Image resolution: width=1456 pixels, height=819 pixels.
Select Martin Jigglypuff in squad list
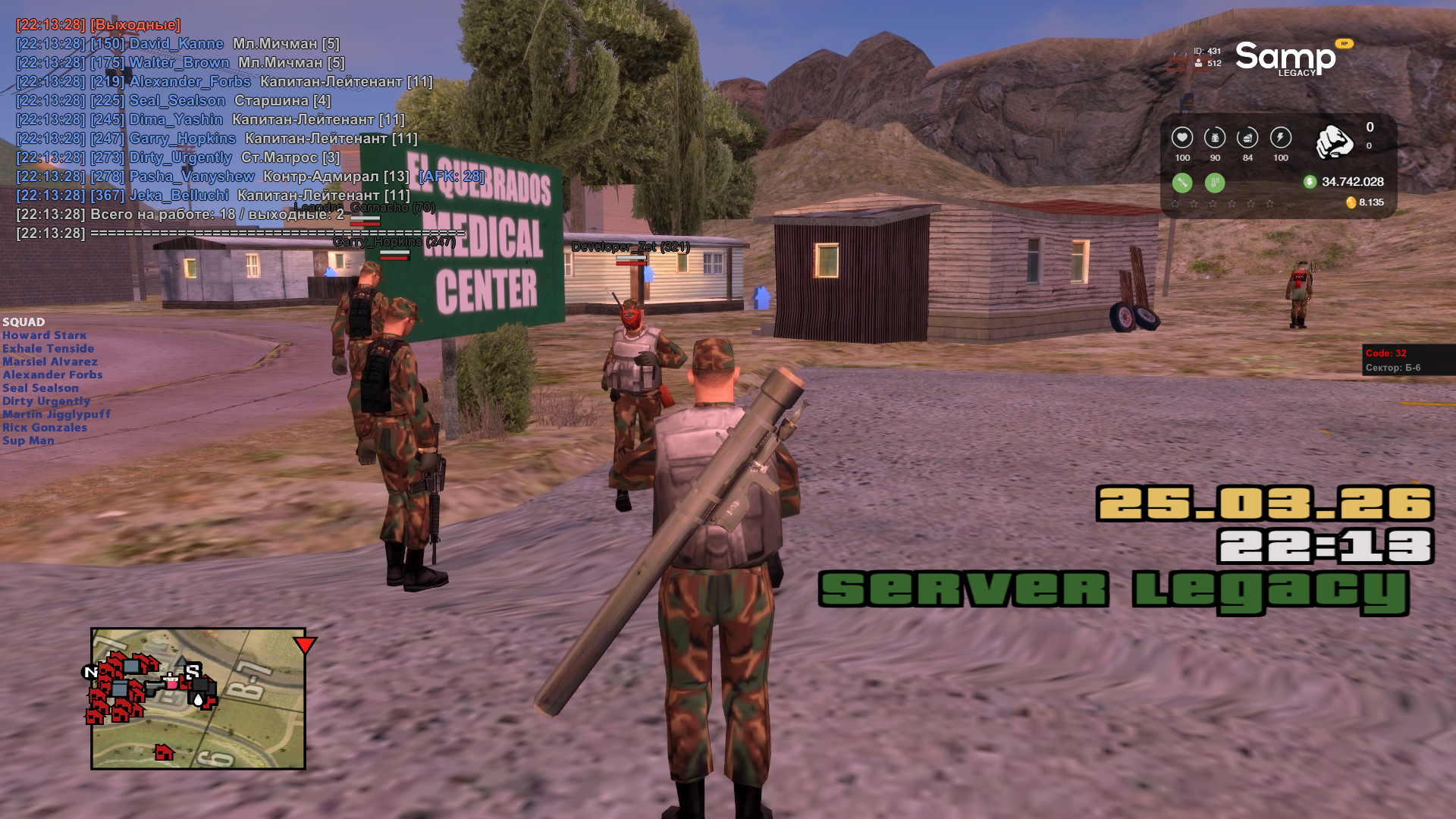pyautogui.click(x=57, y=414)
